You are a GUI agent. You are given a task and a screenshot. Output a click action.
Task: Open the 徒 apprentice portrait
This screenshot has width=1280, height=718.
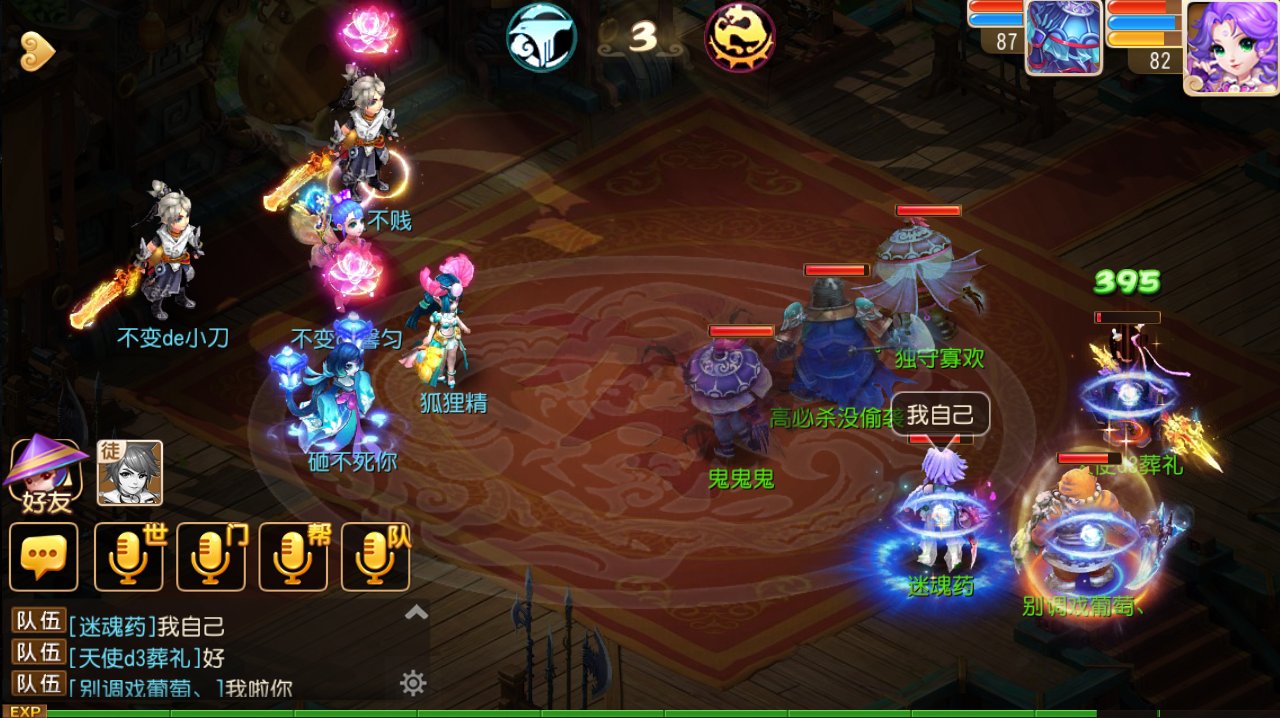[x=129, y=472]
